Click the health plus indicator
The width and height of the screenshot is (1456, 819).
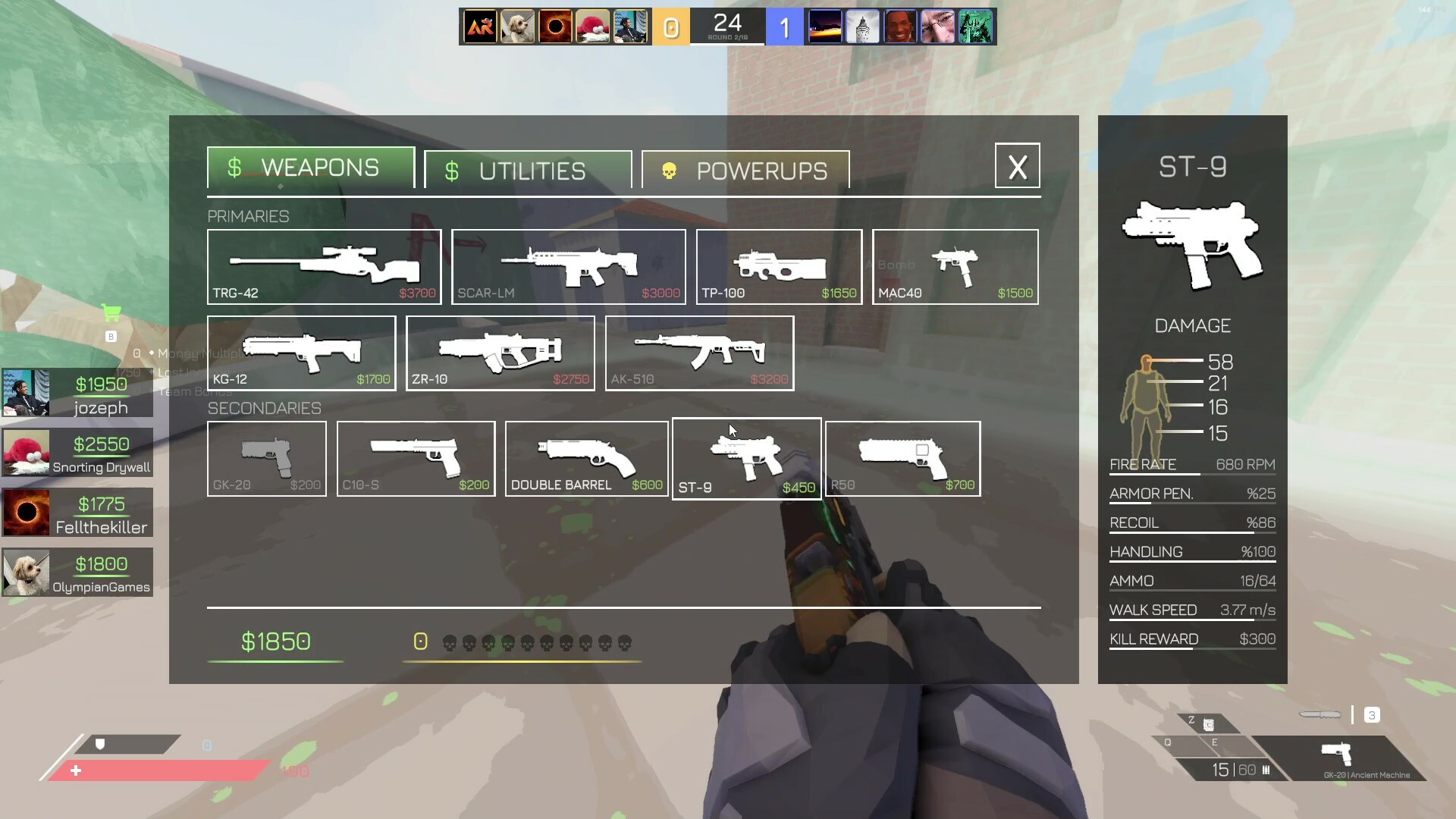click(76, 770)
